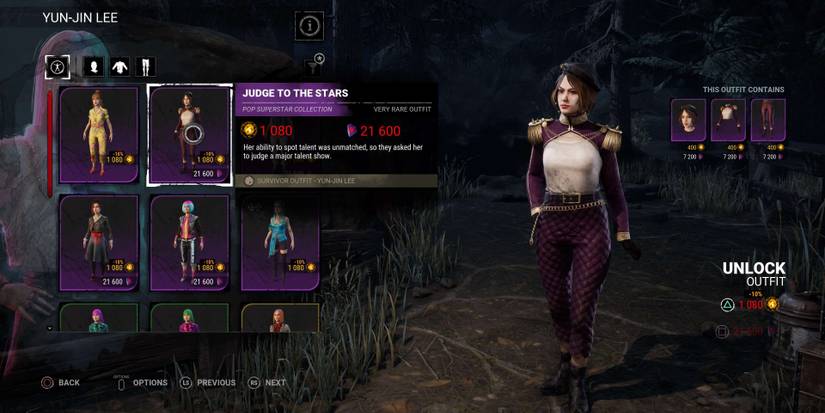Unlock the outfit for 1 080 Auric Cells
The width and height of the screenshot is (825, 413).
tap(750, 304)
